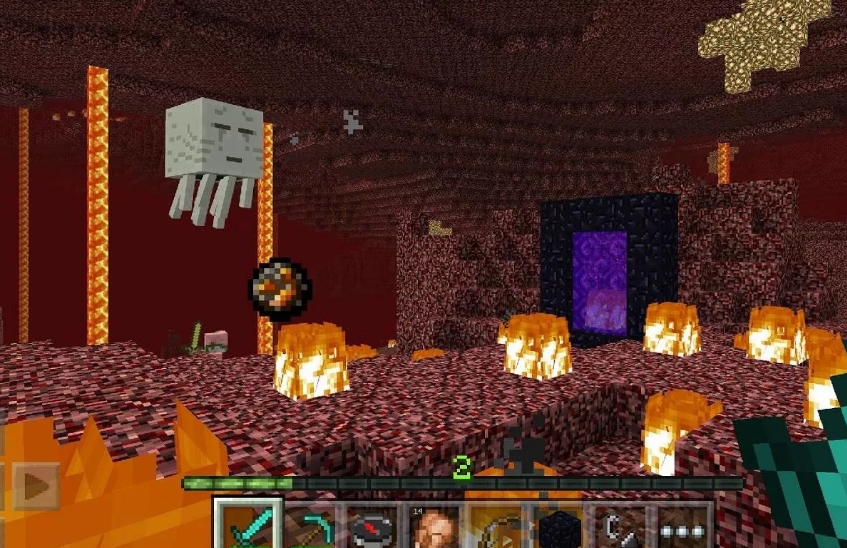Image resolution: width=847 pixels, height=548 pixels.
Task: Equip the bow from the hotbar
Action: click(x=498, y=526)
